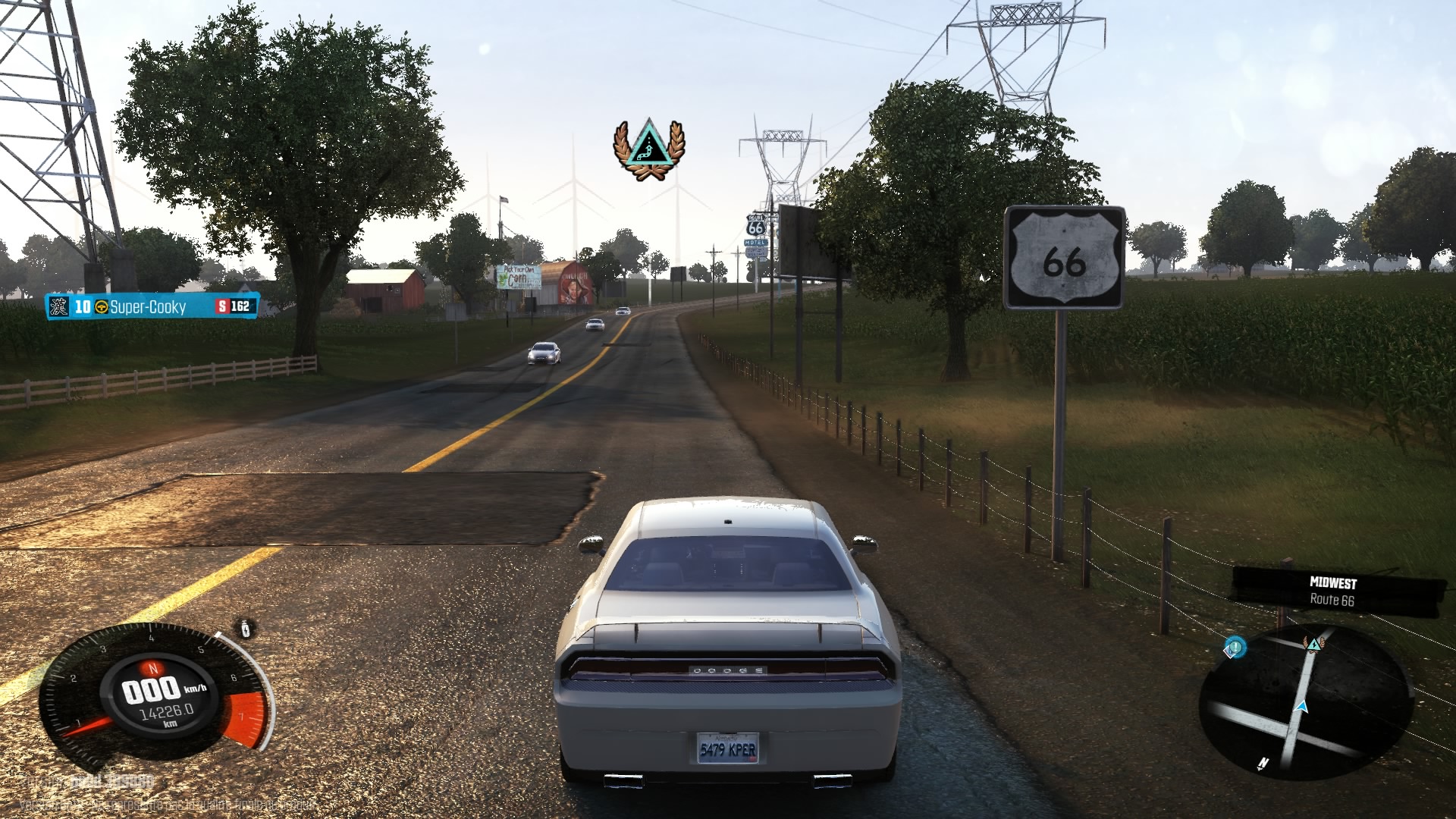
Task: Click the stopwatch icon above the speedometer
Action: (x=246, y=629)
